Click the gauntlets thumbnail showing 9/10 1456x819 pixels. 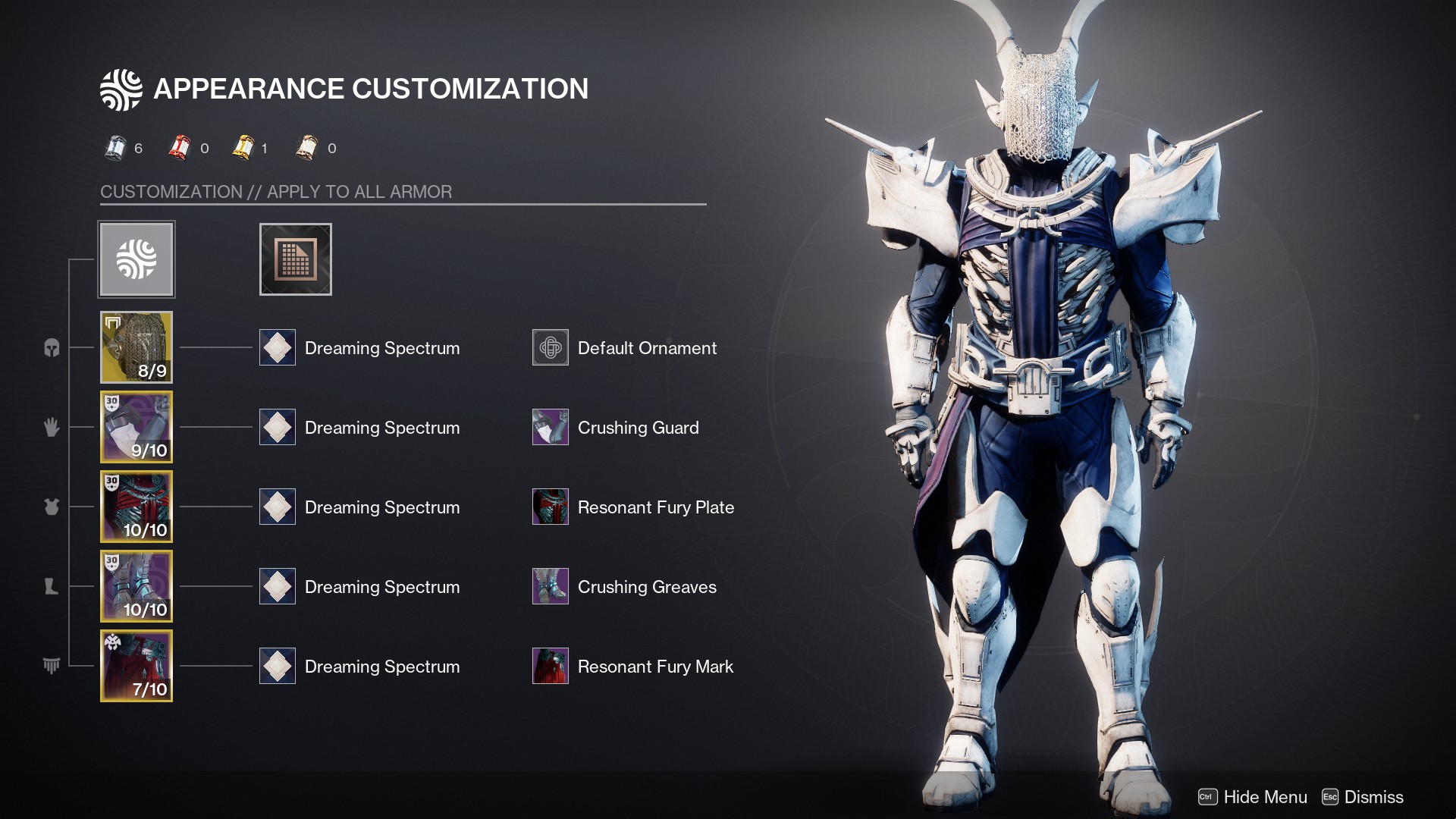pyautogui.click(x=136, y=427)
